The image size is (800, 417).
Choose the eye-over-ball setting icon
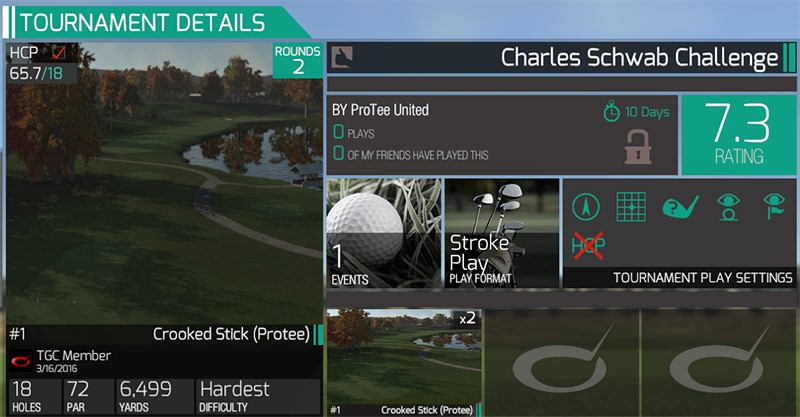point(727,207)
